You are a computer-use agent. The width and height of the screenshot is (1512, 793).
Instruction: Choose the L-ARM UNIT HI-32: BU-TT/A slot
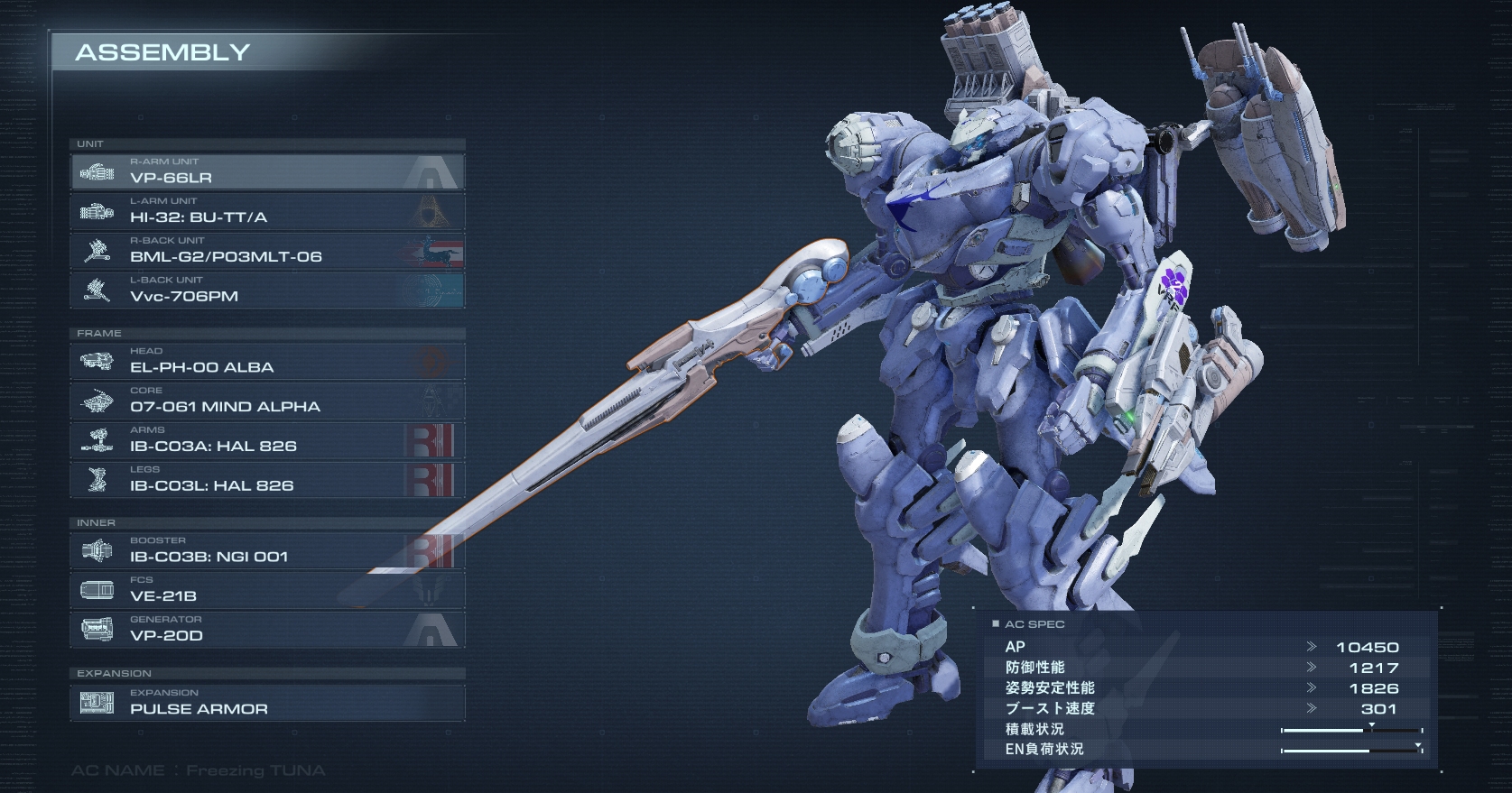(x=267, y=211)
